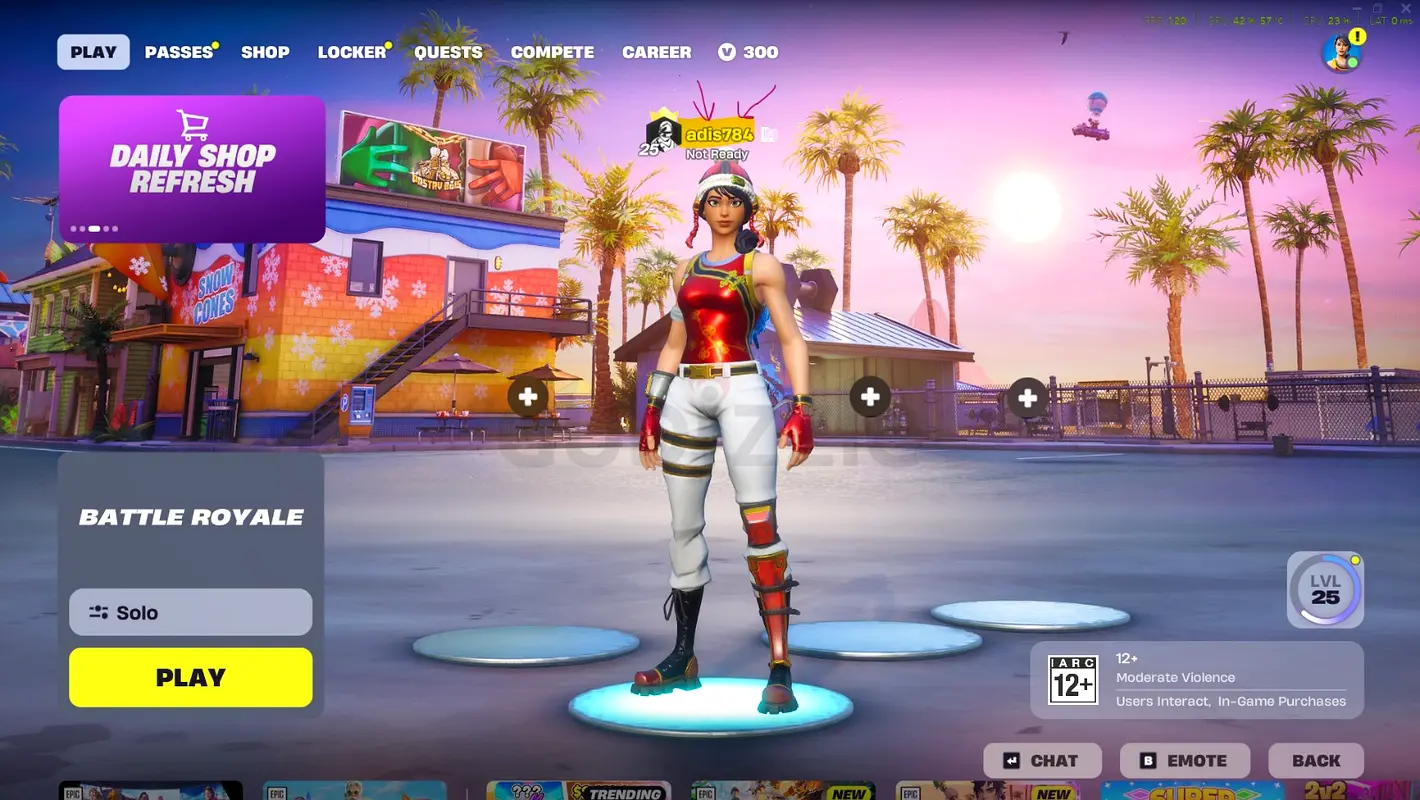The image size is (1420, 800).
Task: Open the LVL 25 progress badge
Action: pyautogui.click(x=1325, y=590)
